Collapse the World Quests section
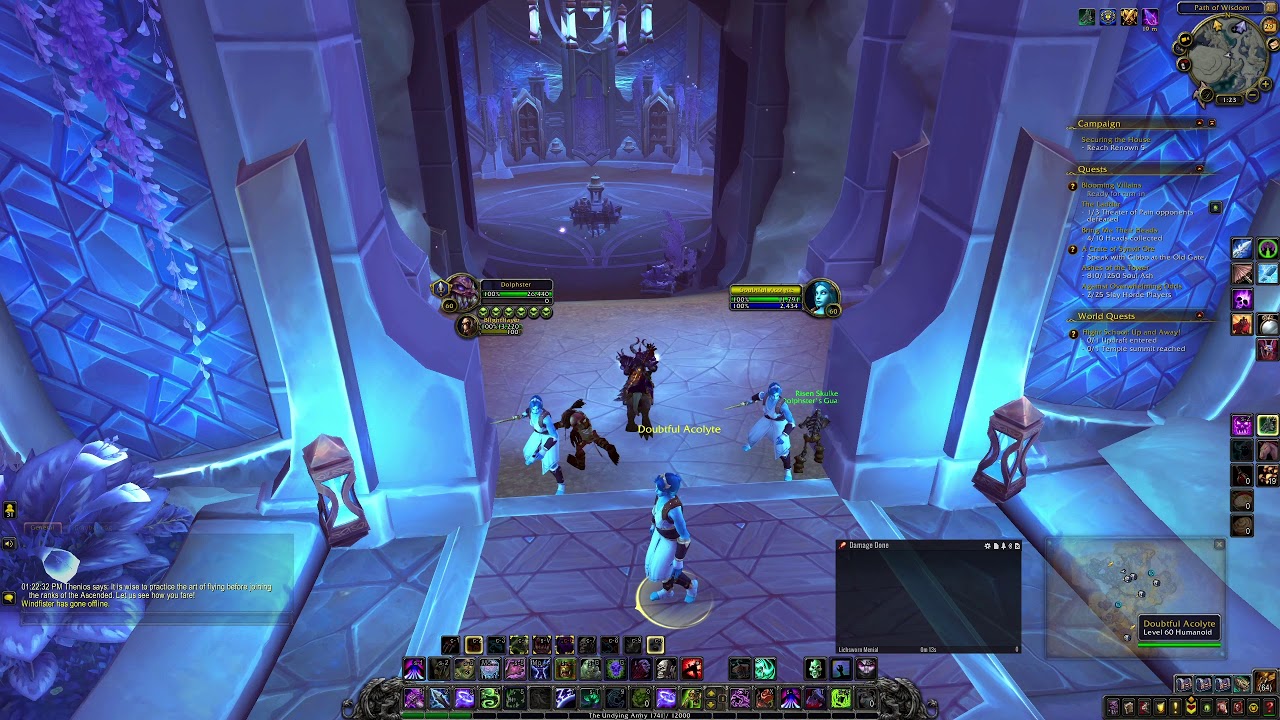1280x720 pixels. tap(1199, 317)
